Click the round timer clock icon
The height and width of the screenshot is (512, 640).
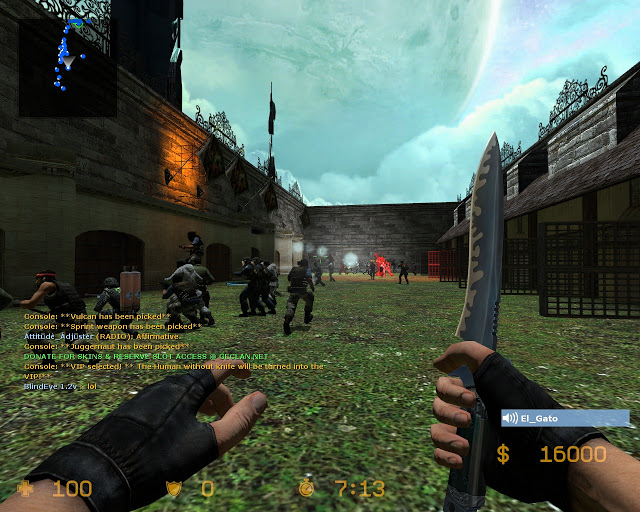click(x=306, y=488)
